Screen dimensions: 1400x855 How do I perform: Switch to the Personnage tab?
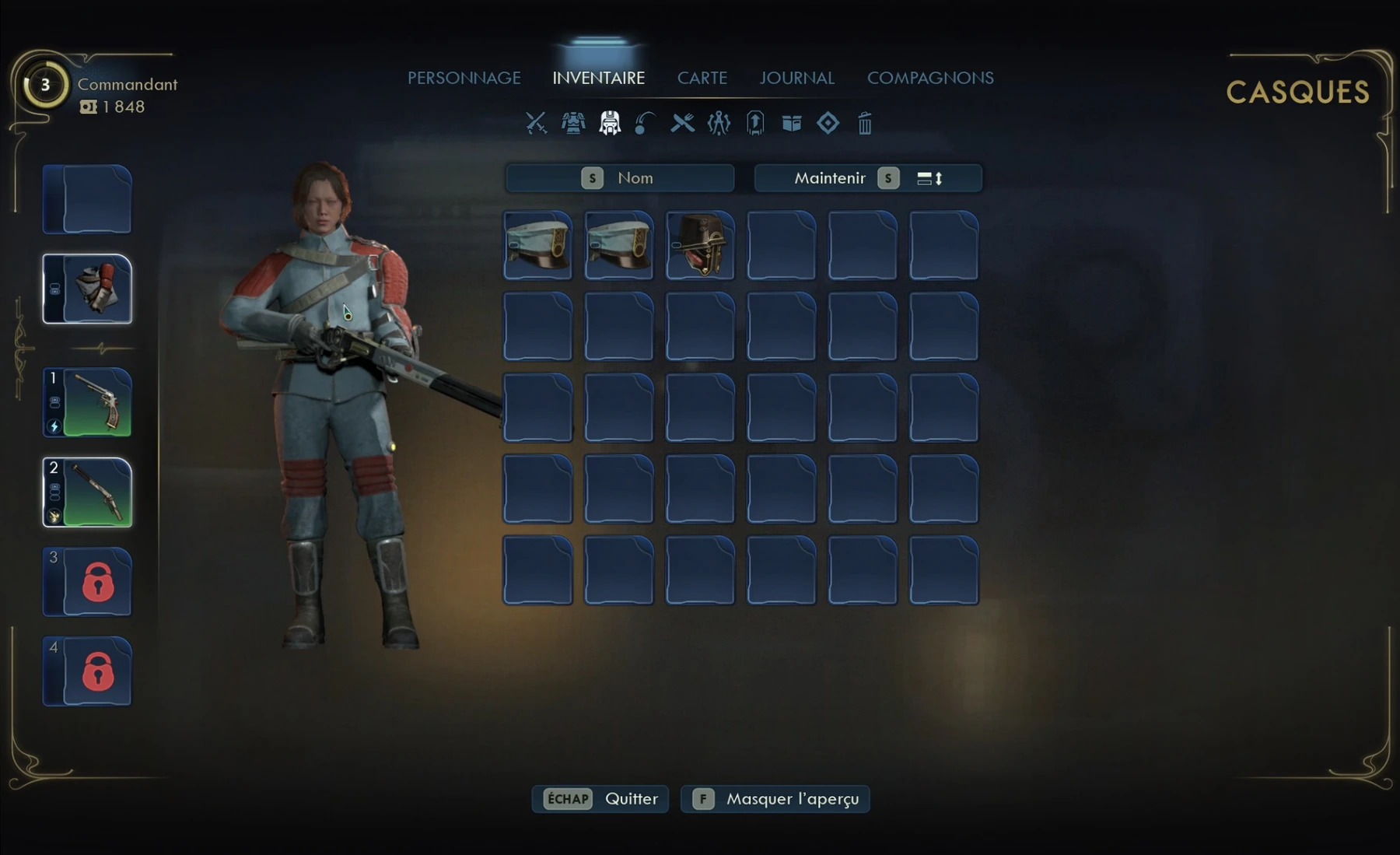tap(464, 78)
